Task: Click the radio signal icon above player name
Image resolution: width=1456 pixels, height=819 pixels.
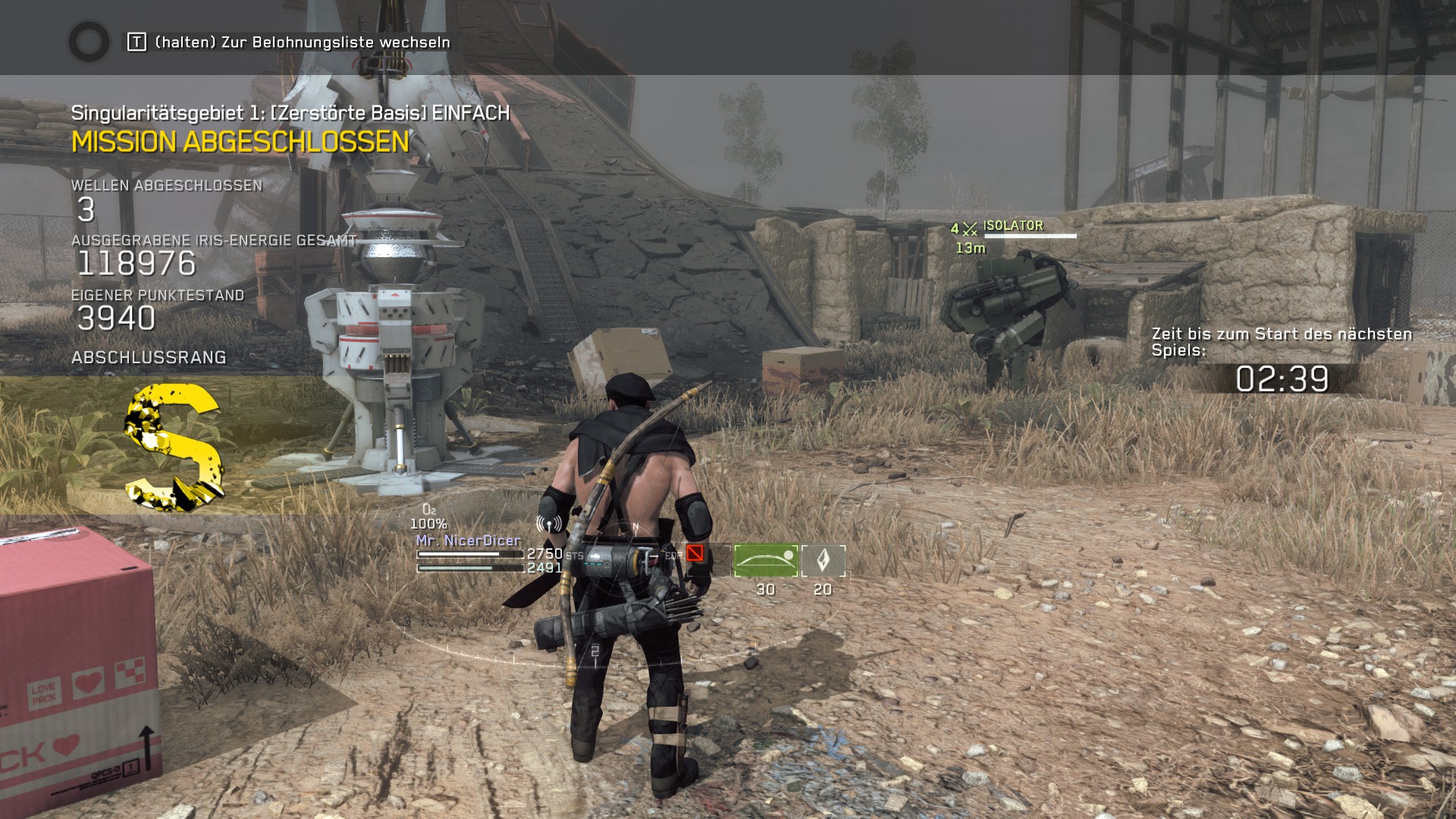Action: click(x=548, y=523)
